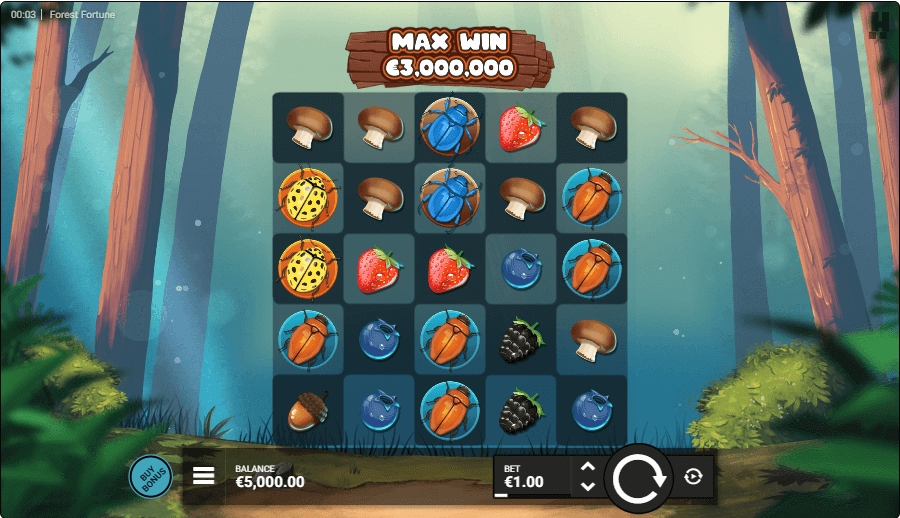Viewport: 900px width, 518px height.
Task: Open the autoplay options
Action: coord(694,477)
